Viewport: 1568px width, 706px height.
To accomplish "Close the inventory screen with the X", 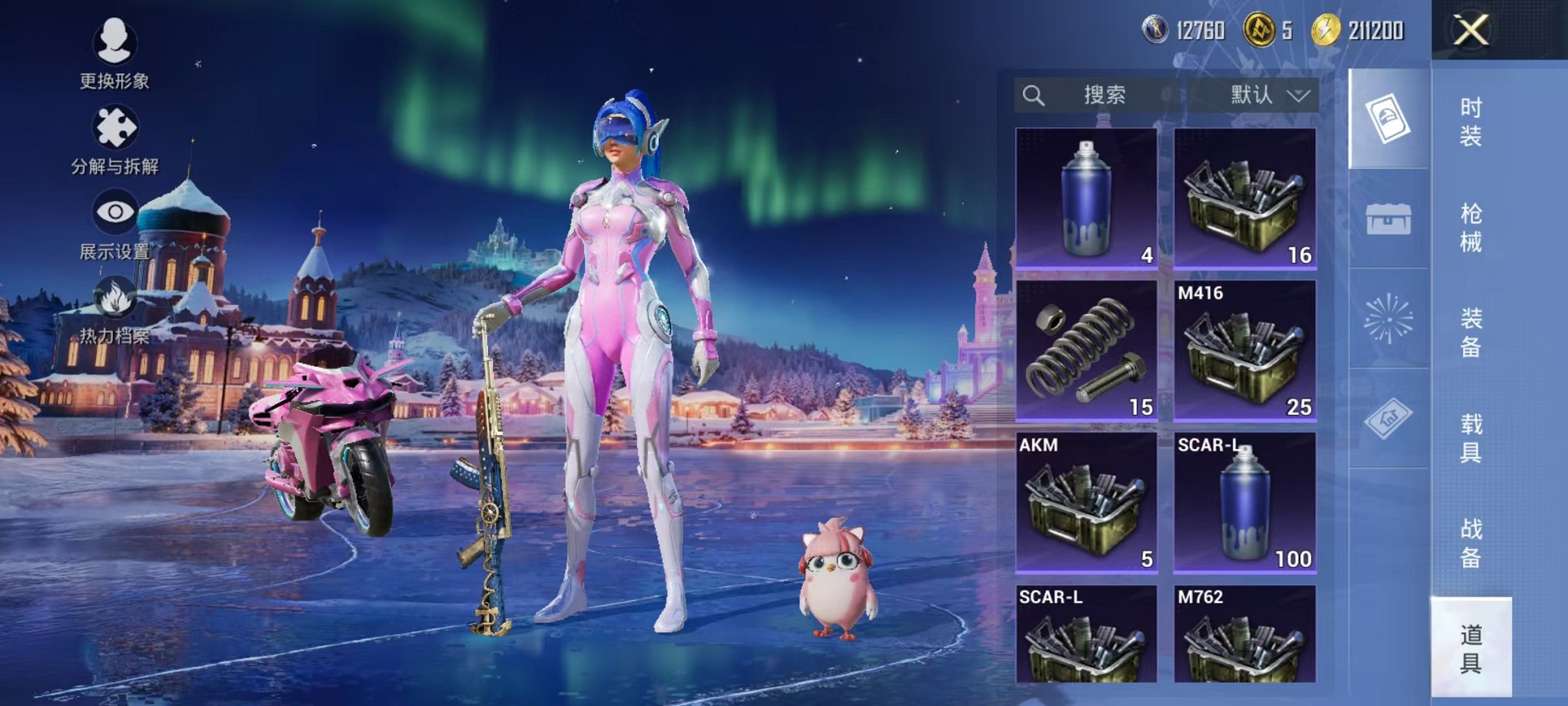I will tap(1470, 32).
